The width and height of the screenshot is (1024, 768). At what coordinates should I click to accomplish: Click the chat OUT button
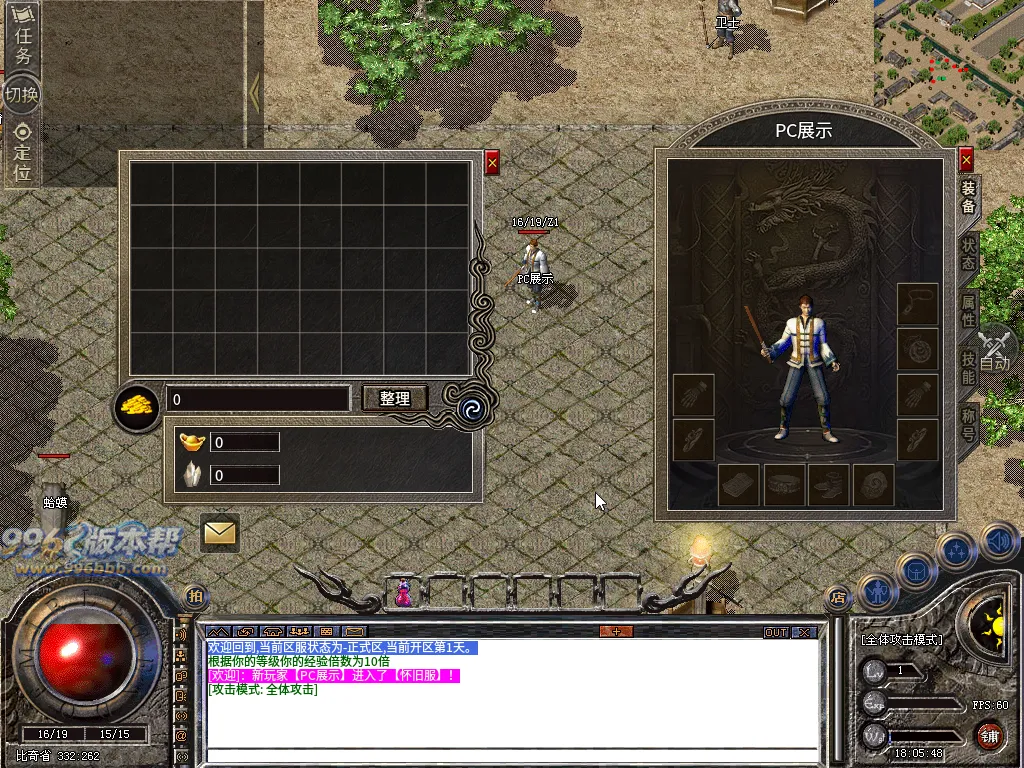[776, 632]
